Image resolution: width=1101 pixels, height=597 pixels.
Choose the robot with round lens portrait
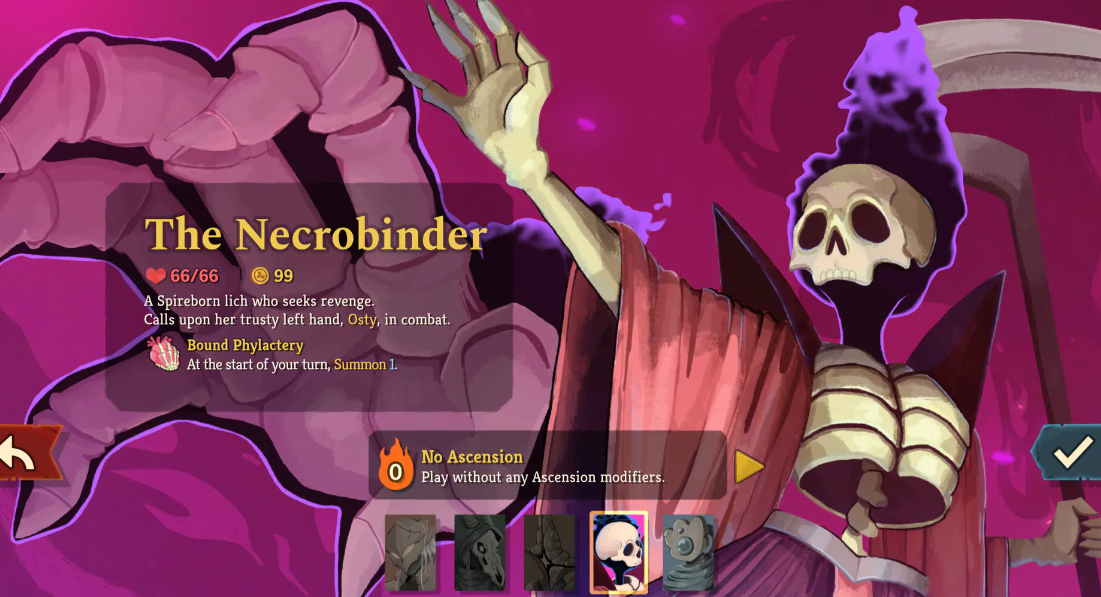click(x=688, y=553)
